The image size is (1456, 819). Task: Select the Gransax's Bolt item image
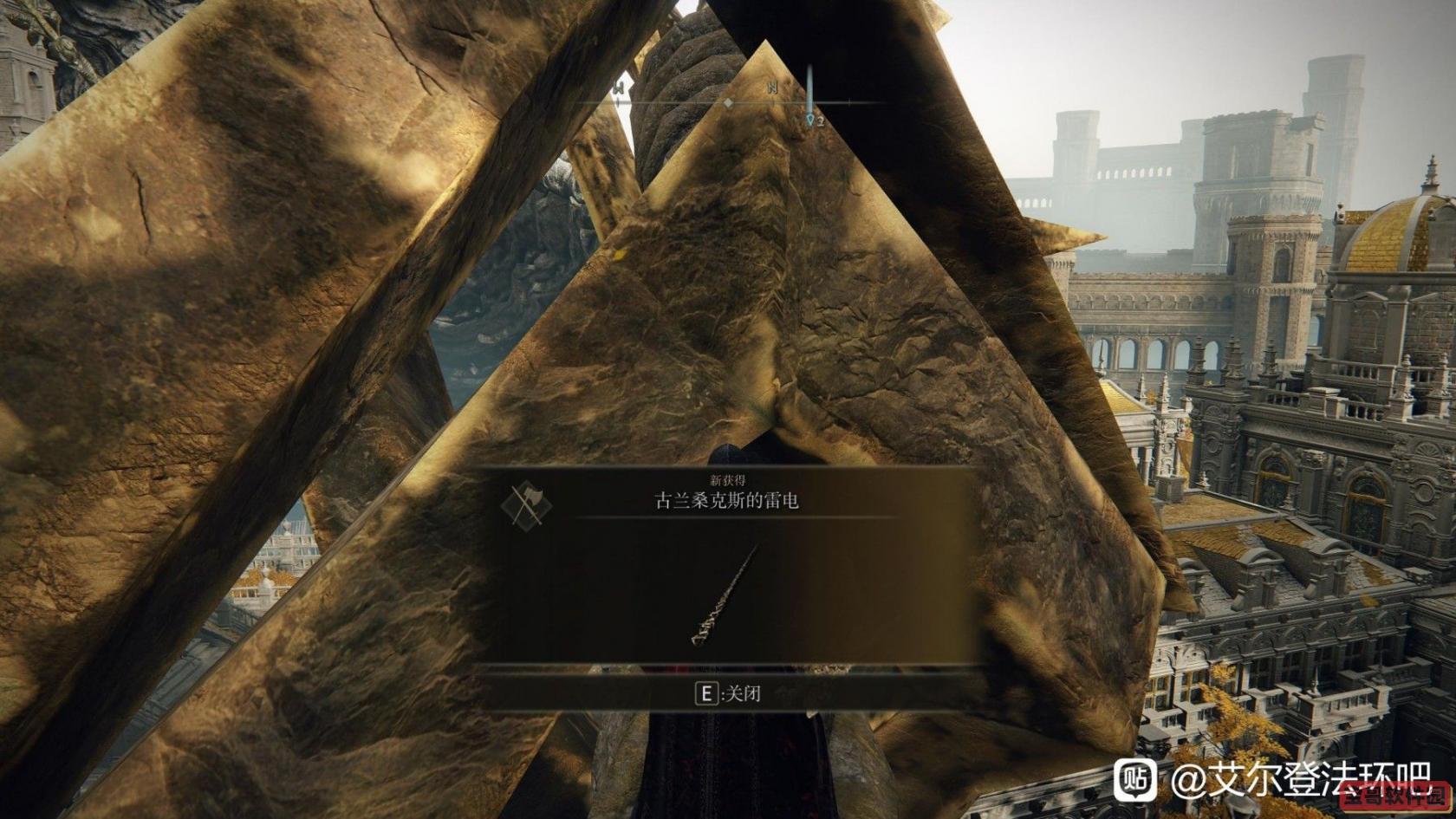pyautogui.click(x=725, y=595)
